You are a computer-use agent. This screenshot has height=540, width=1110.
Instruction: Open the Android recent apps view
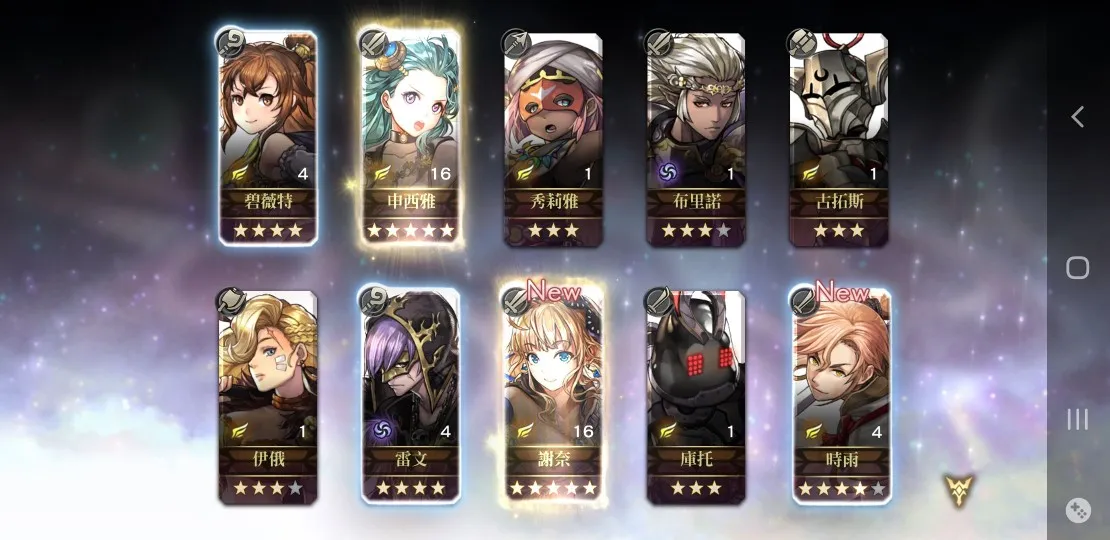coord(1077,419)
